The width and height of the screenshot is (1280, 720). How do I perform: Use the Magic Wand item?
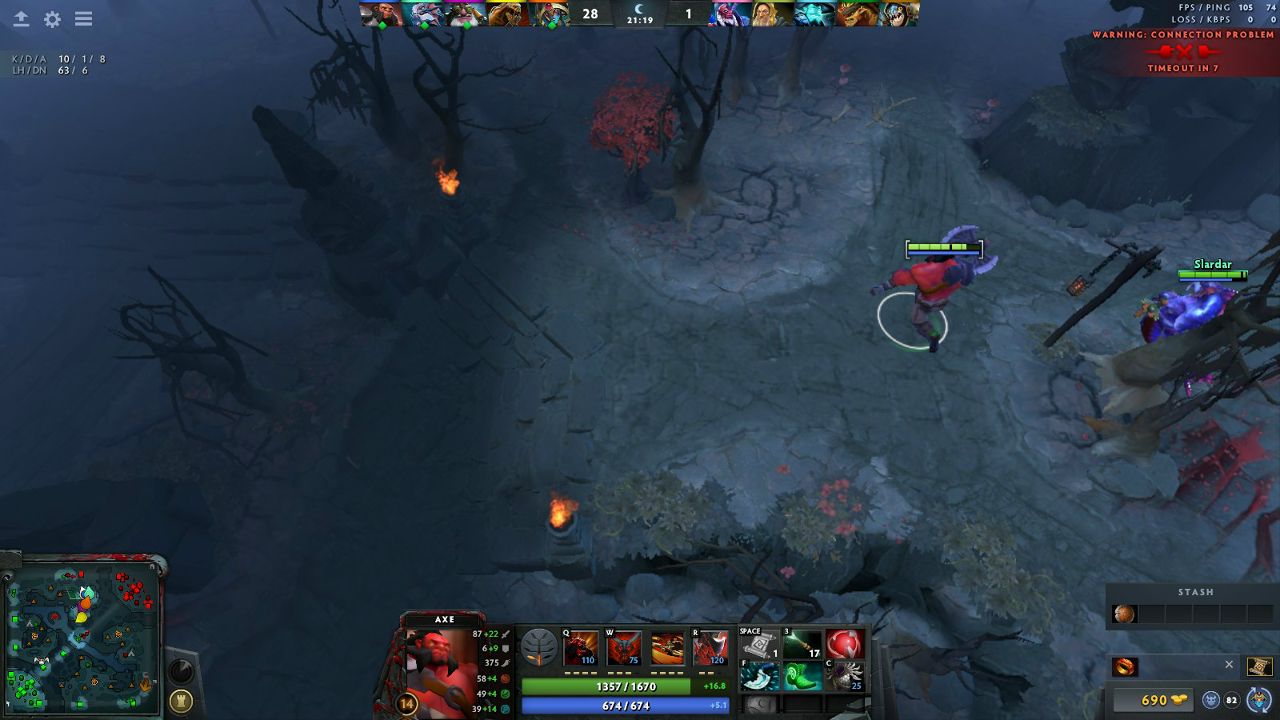[802, 645]
